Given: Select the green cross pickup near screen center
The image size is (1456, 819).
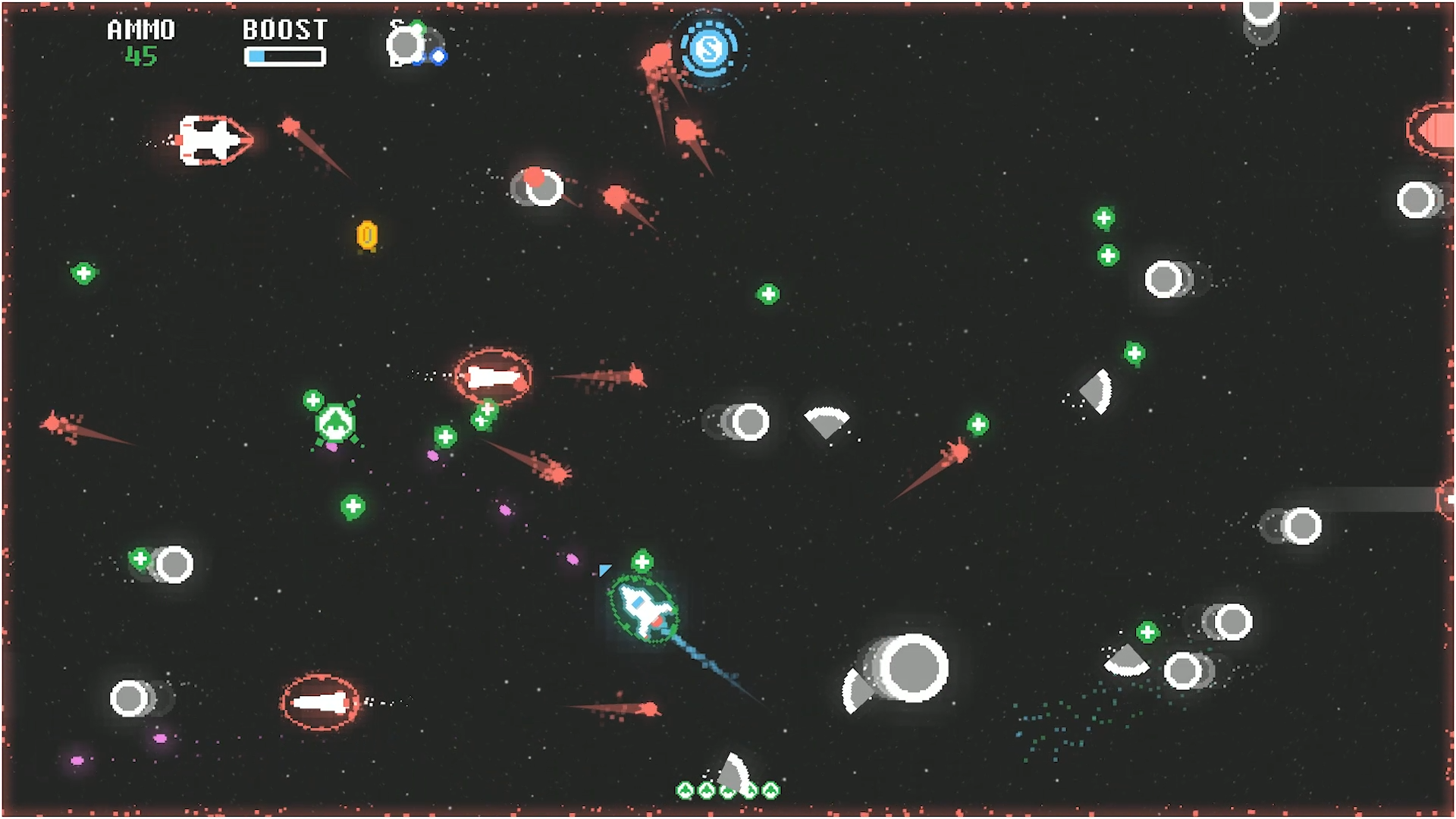Looking at the screenshot, I should 769,292.
